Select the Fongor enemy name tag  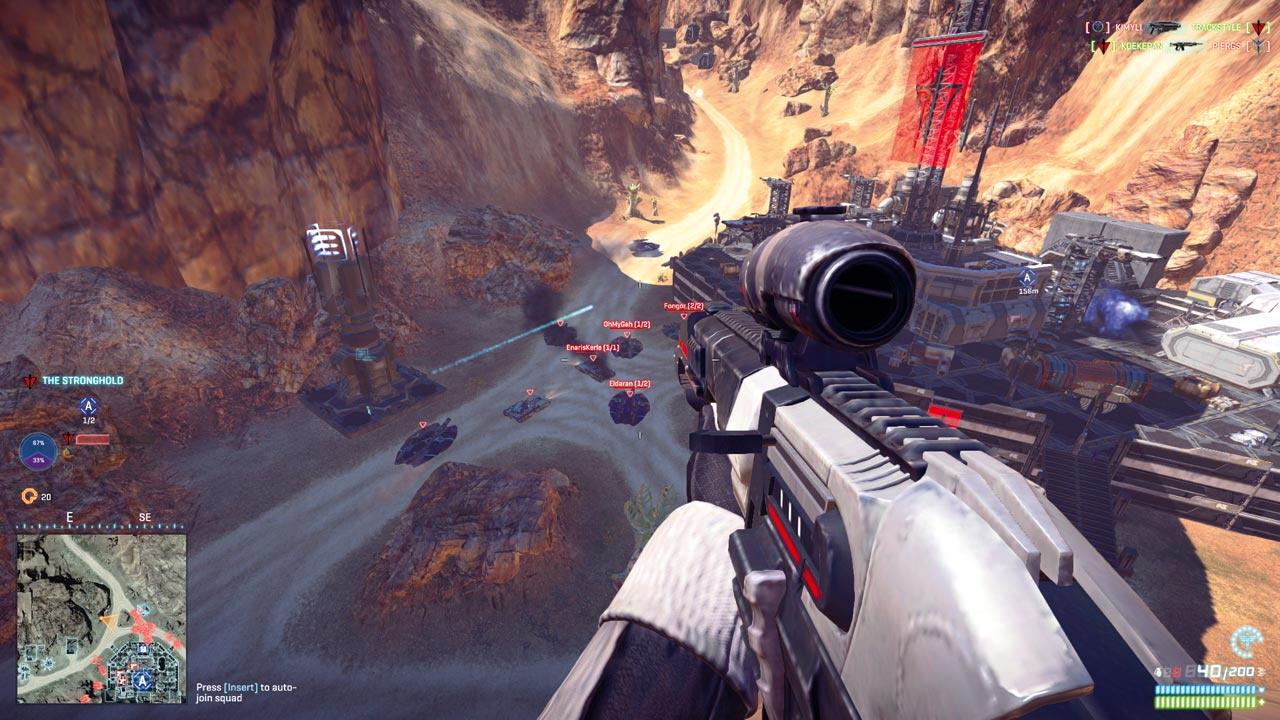[683, 306]
